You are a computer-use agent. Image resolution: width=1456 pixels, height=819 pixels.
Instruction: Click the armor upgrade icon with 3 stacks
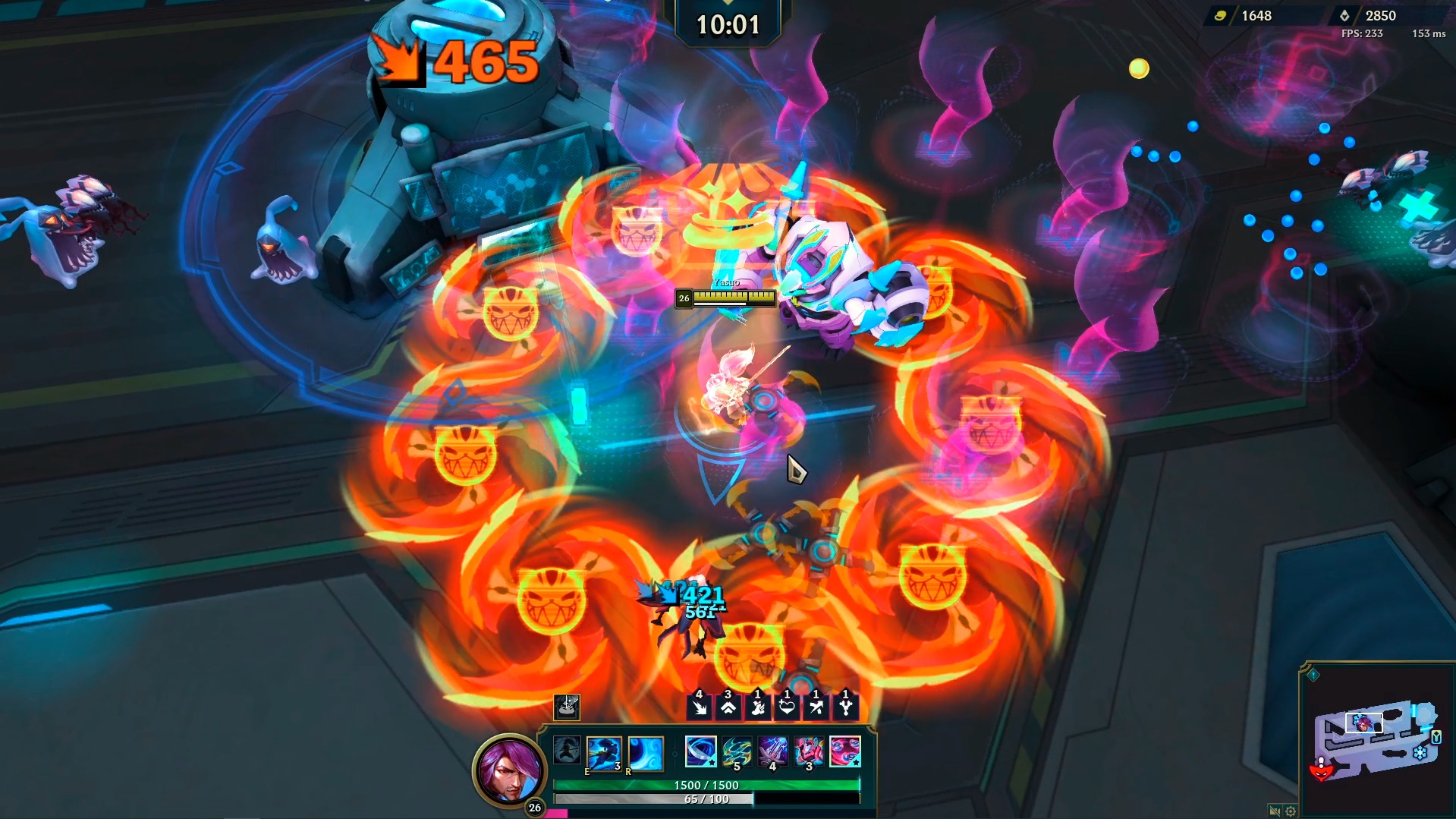click(728, 707)
